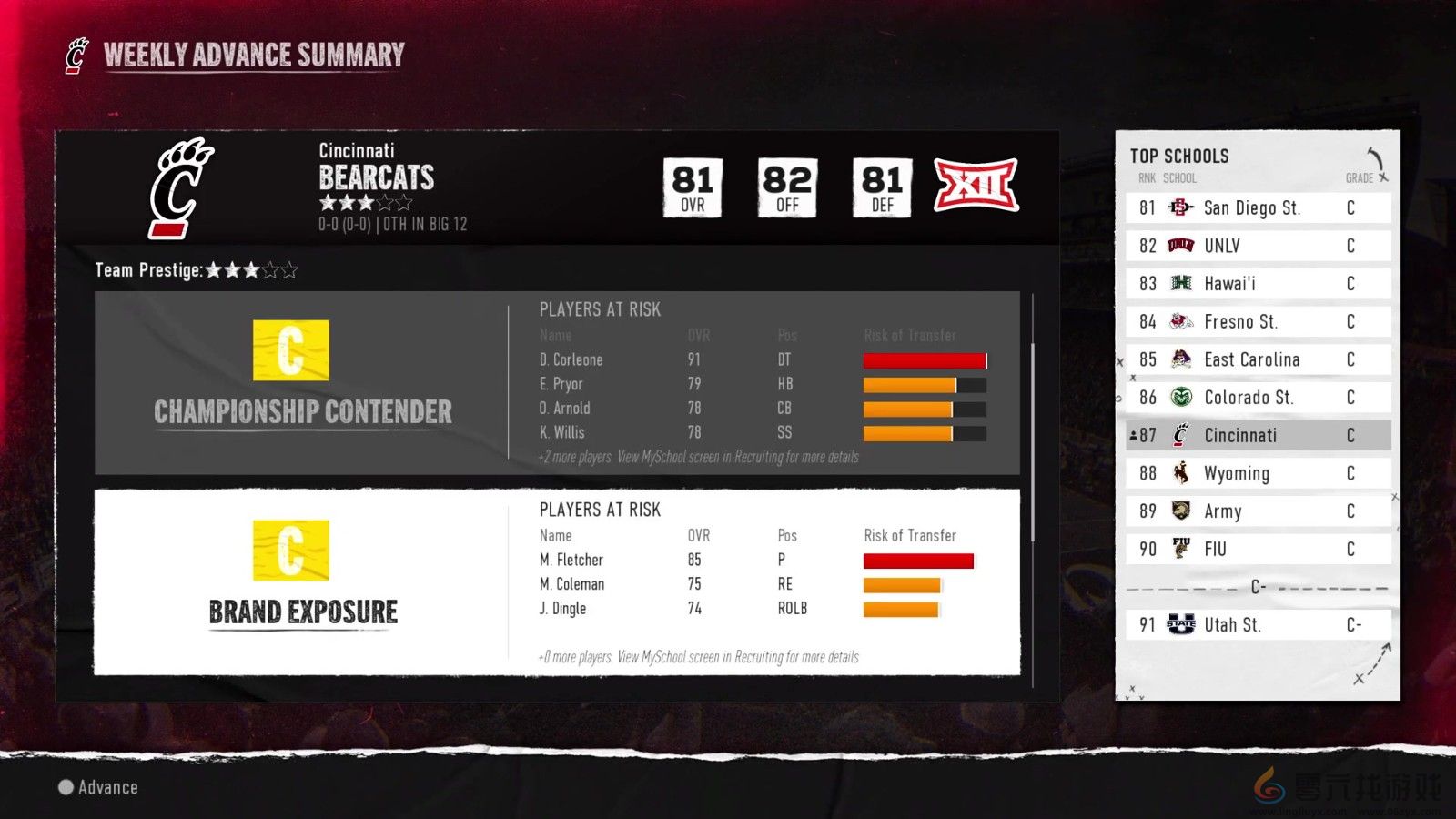Pick the Hawai'i school row

point(1258,284)
